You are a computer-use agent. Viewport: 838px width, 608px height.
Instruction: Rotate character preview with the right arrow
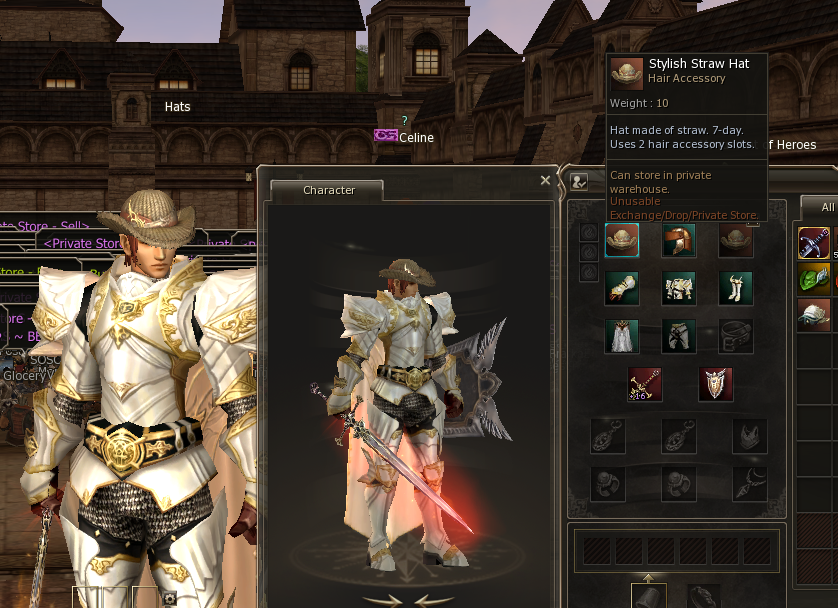432,600
